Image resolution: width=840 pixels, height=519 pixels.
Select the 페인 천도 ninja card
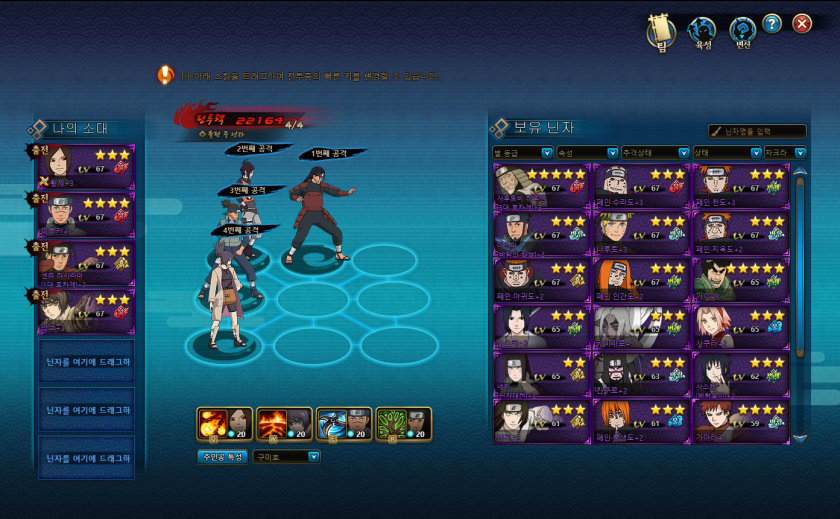coord(738,186)
